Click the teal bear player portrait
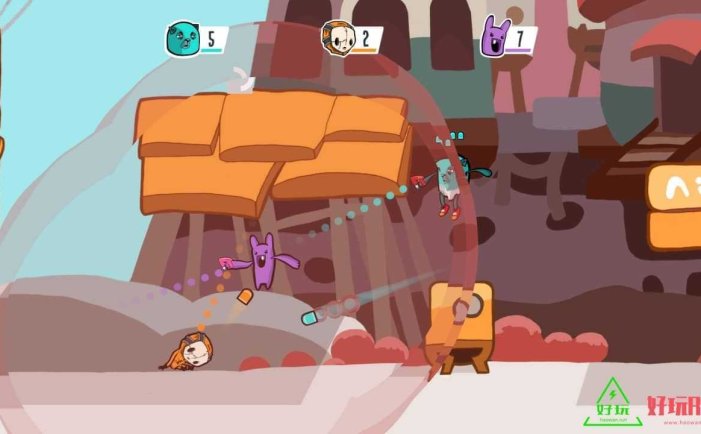Viewport: 701px width, 434px height. (x=183, y=40)
